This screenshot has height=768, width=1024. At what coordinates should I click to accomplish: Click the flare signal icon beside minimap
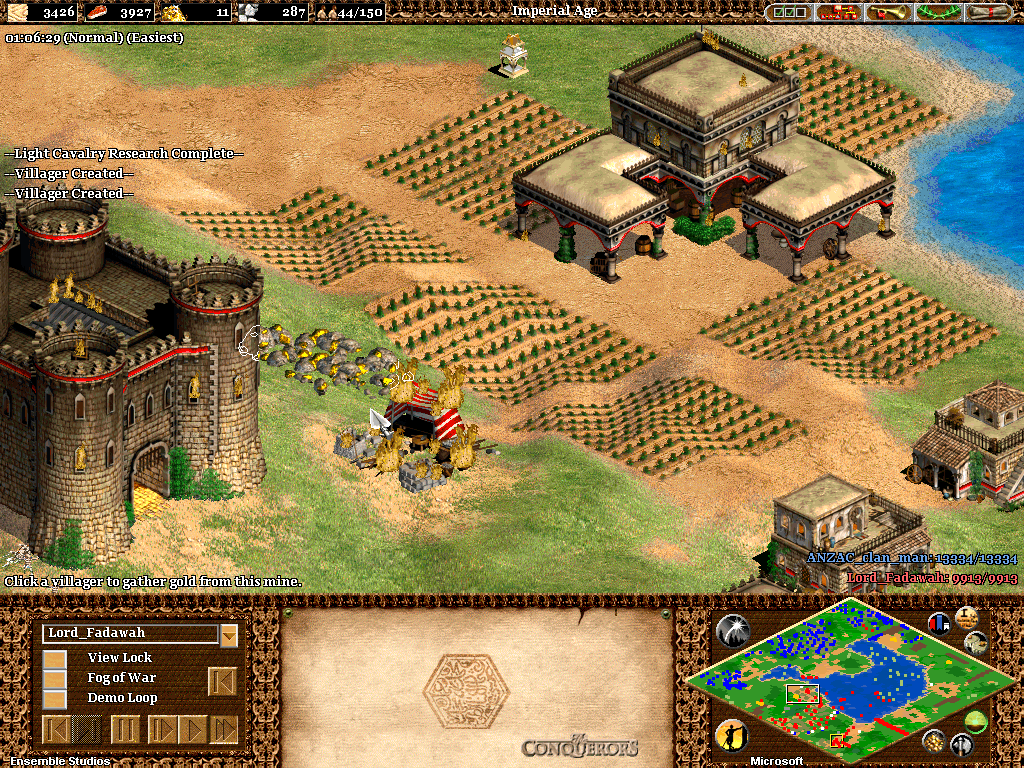coord(733,630)
